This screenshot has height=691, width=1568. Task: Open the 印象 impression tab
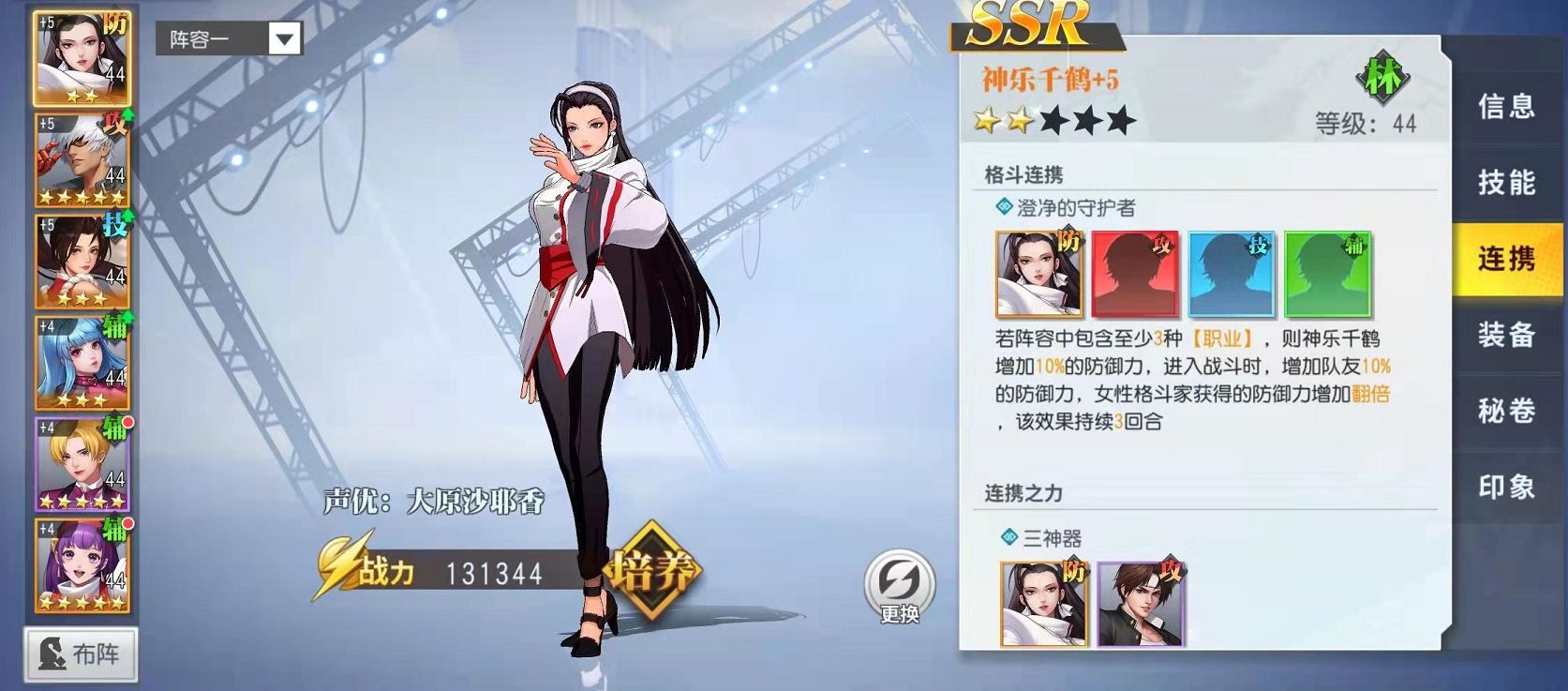[1506, 487]
